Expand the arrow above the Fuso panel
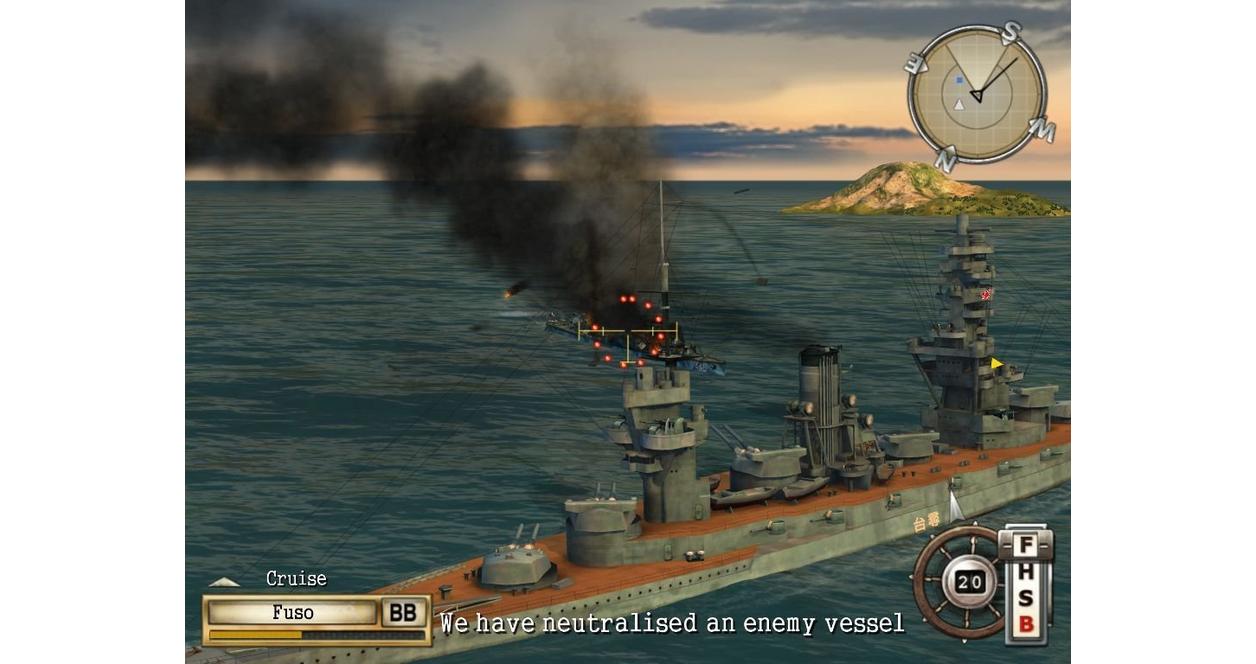This screenshot has width=1256, height=664. pyautogui.click(x=224, y=581)
